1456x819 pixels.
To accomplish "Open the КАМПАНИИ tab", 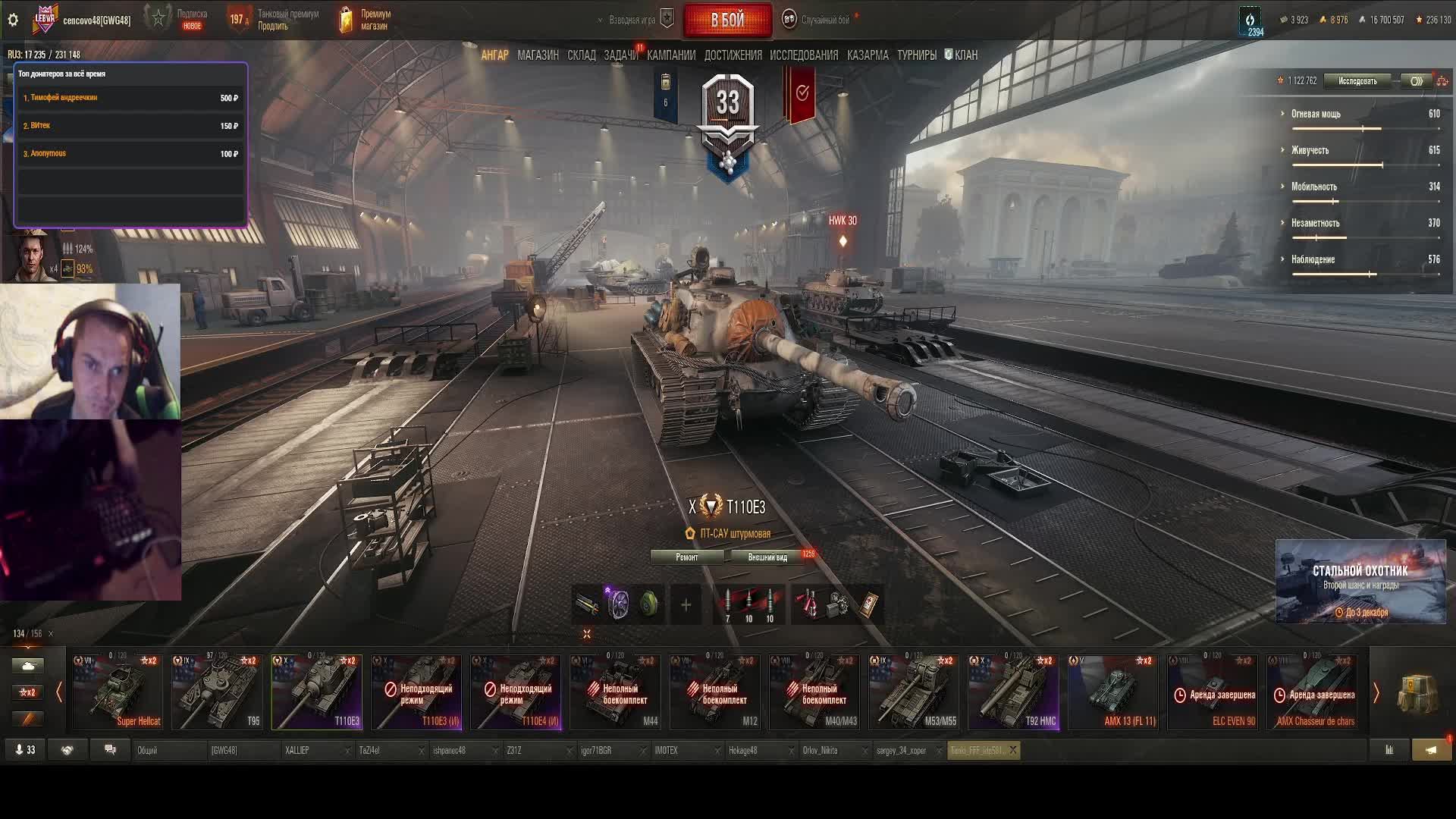I will point(671,55).
